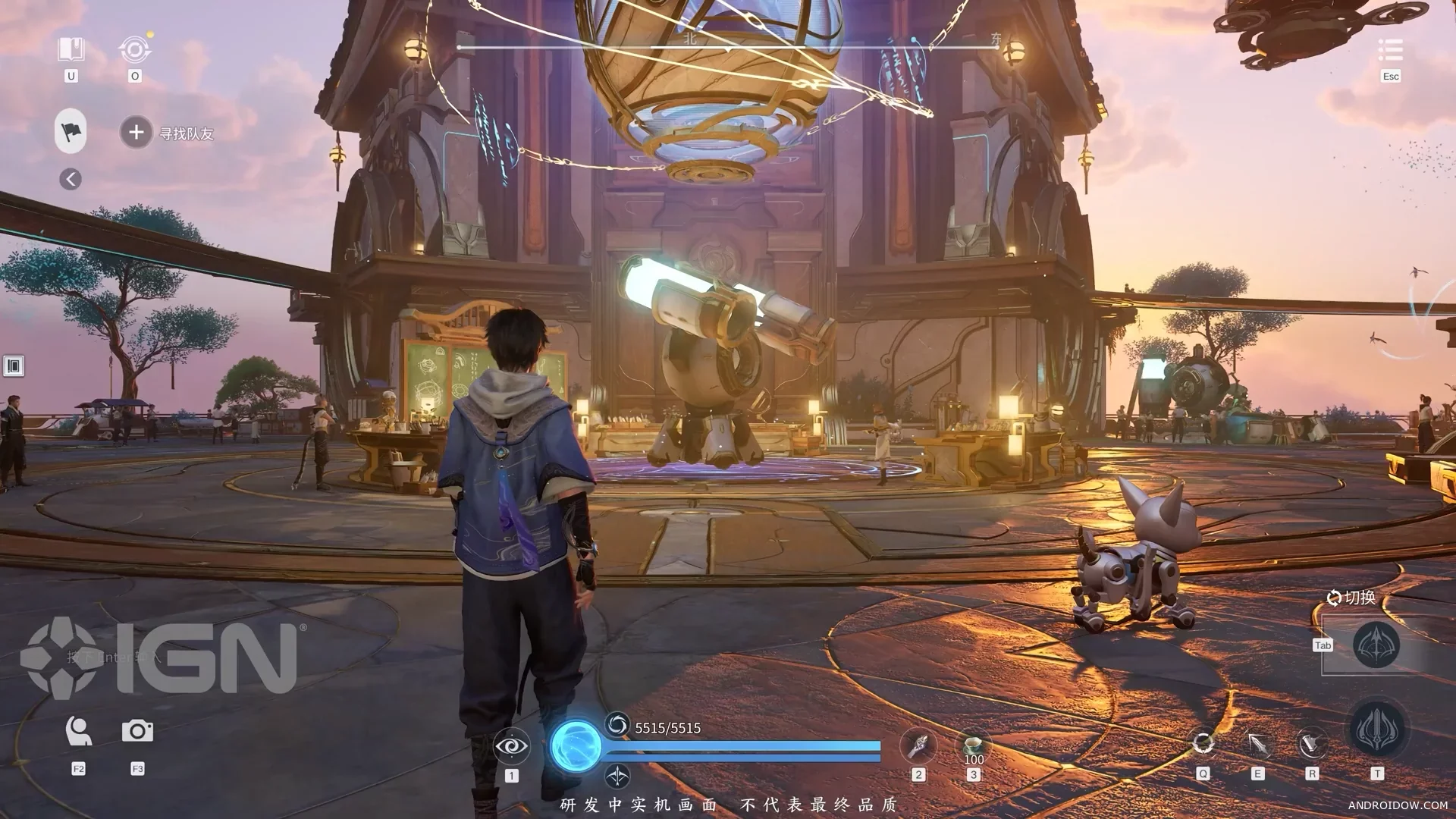This screenshot has height=819, width=1456.
Task: Open the character pose icon
Action: [x=78, y=731]
